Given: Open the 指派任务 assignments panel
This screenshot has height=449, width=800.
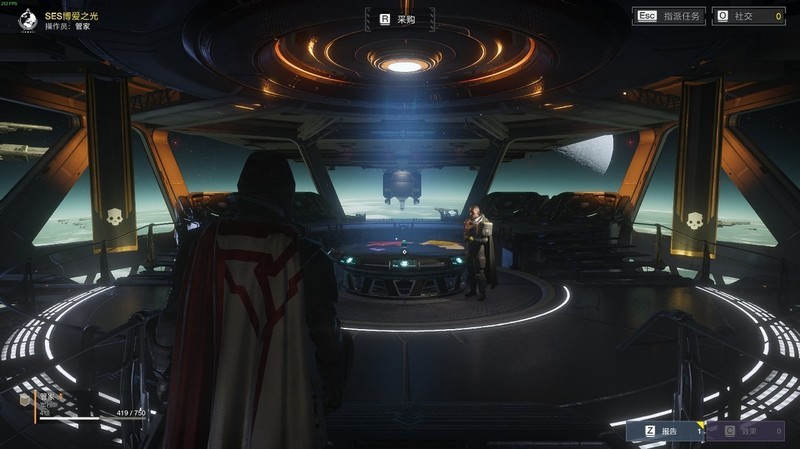Looking at the screenshot, I should pyautogui.click(x=669, y=17).
